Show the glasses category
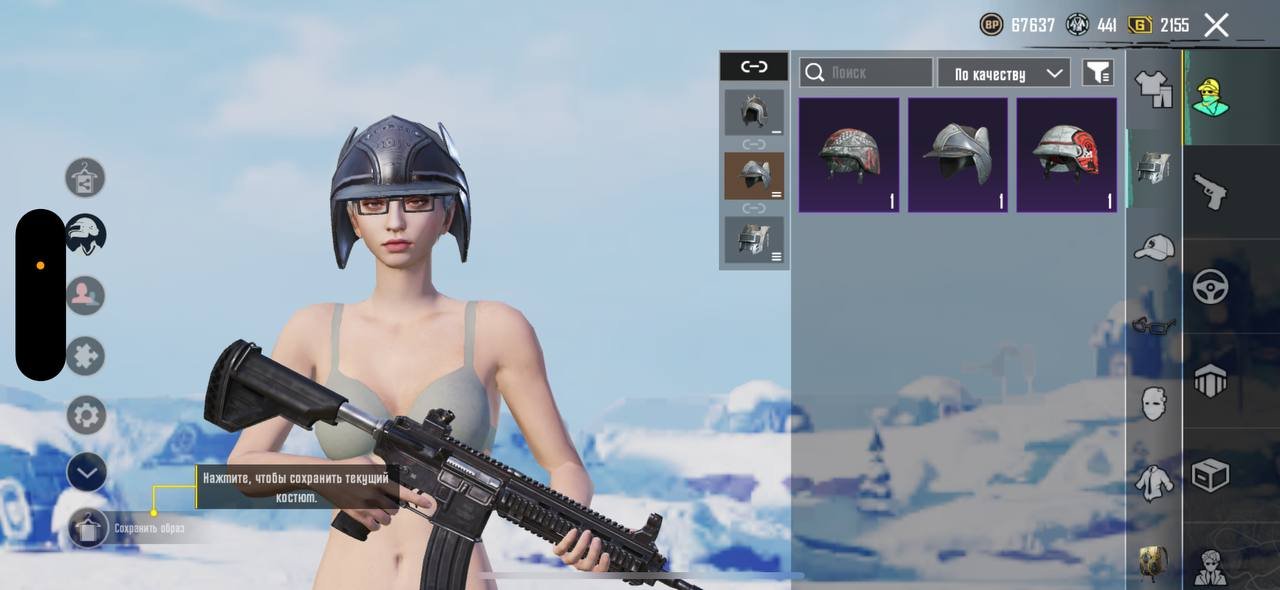 pyautogui.click(x=1154, y=325)
